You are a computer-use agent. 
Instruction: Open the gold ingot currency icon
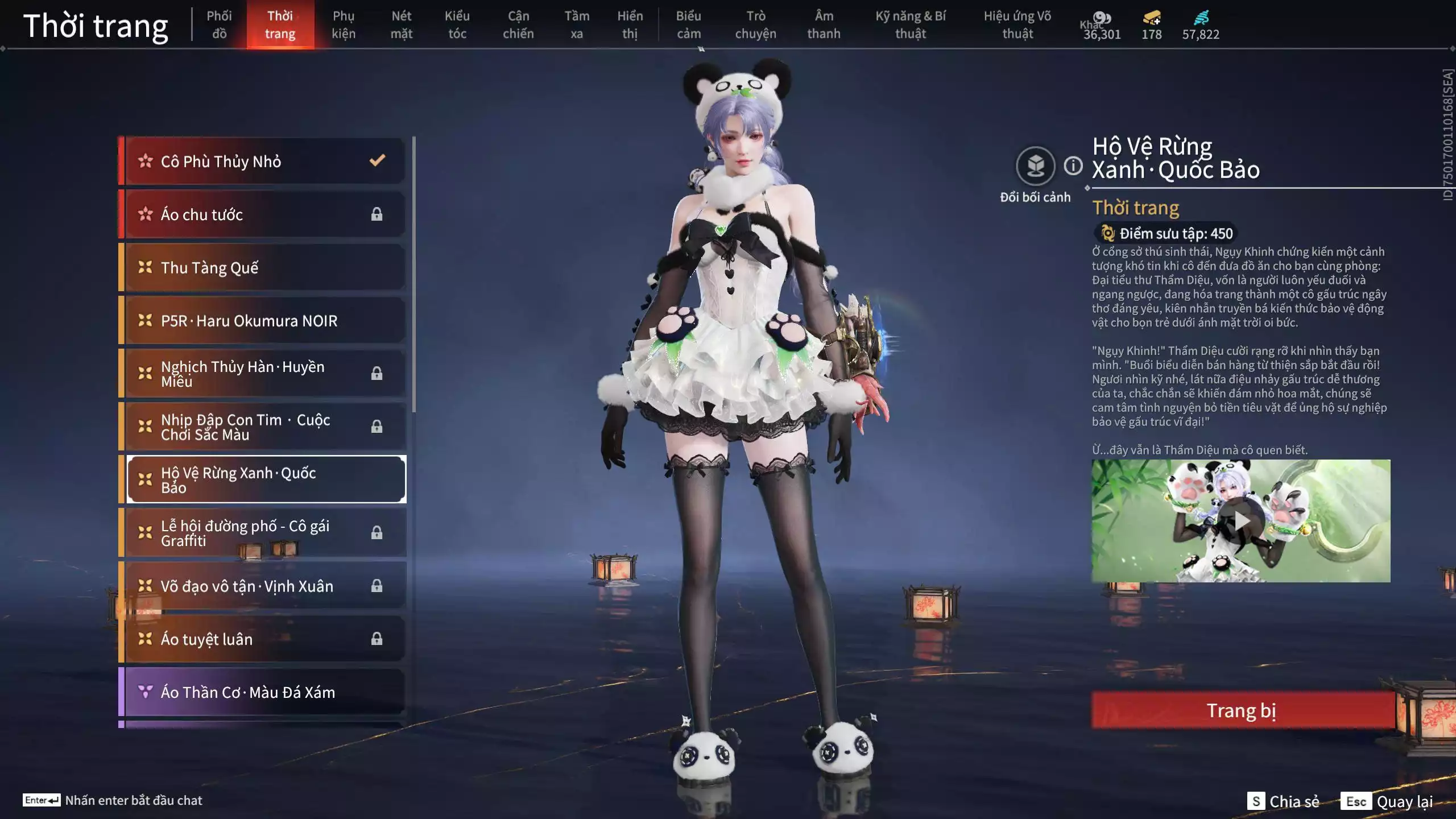(x=1150, y=18)
